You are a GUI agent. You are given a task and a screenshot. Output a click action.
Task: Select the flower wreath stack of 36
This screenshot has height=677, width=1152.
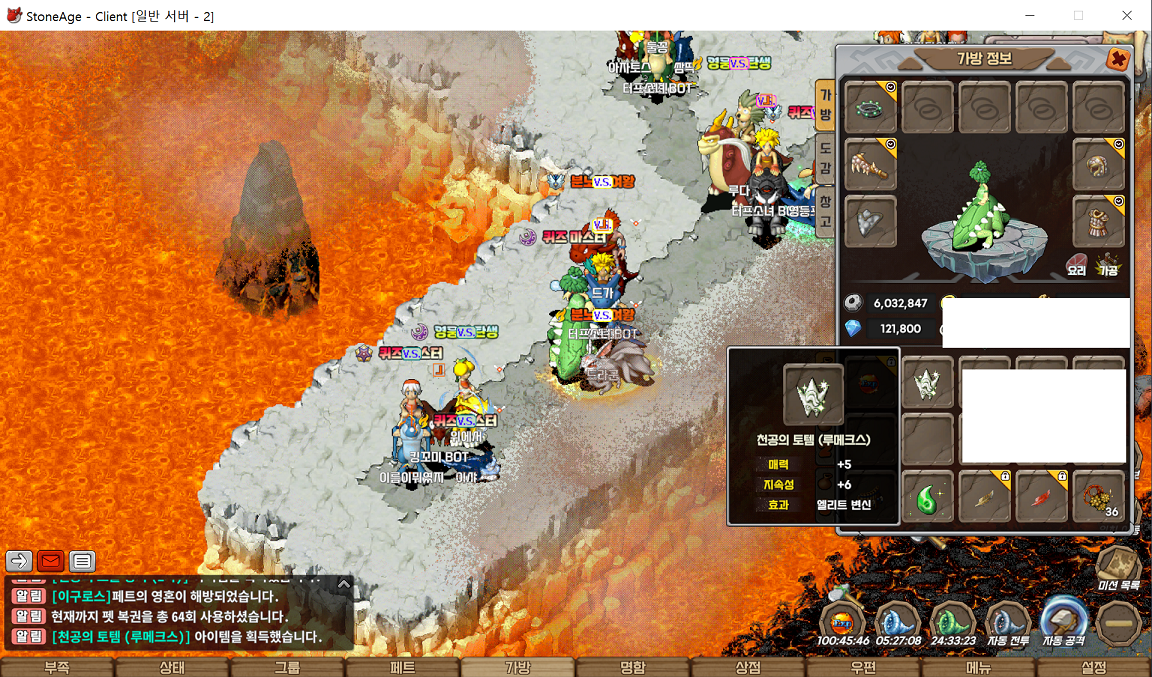[x=1098, y=497]
